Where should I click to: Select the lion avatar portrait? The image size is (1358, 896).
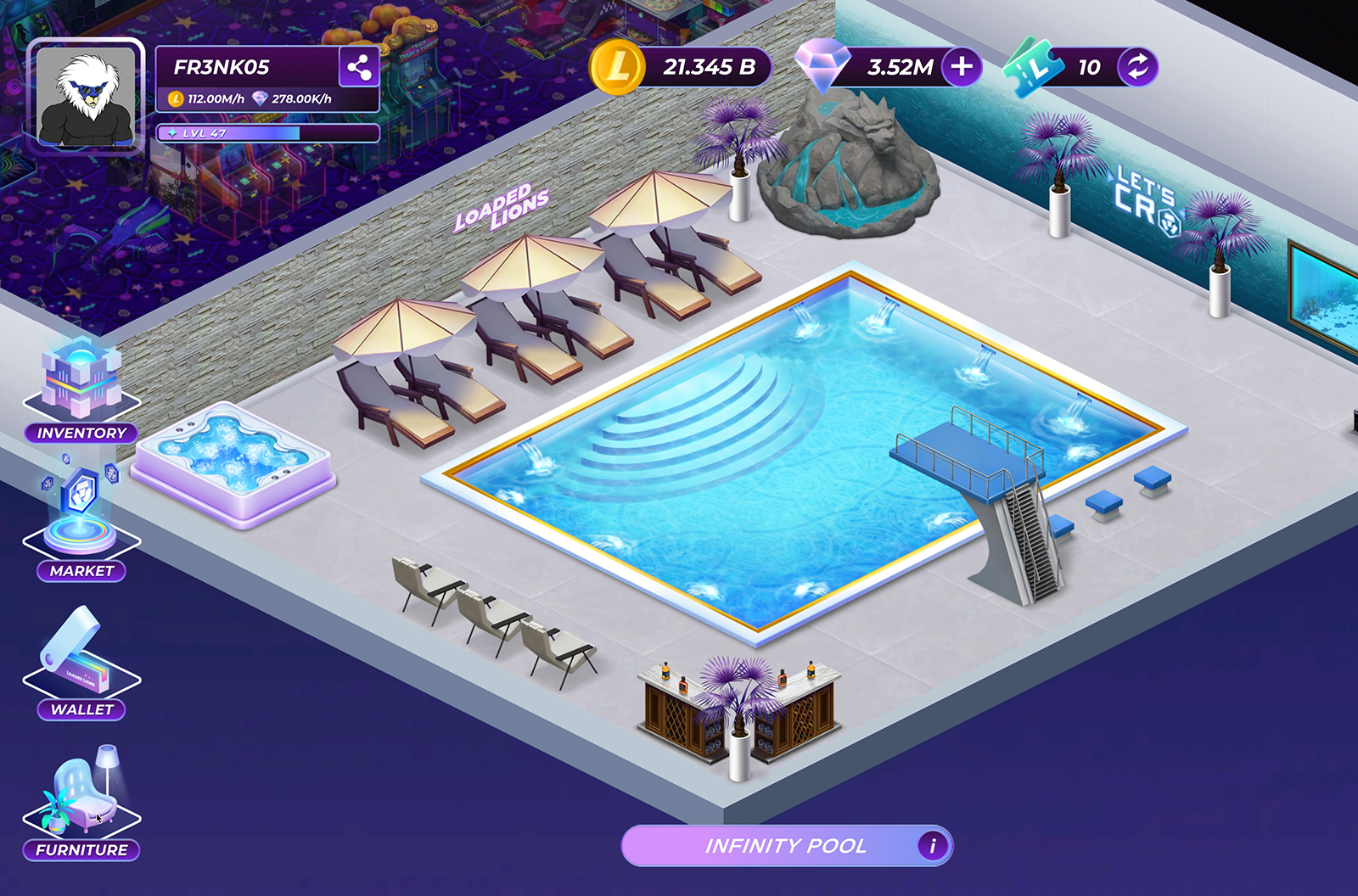coord(85,97)
